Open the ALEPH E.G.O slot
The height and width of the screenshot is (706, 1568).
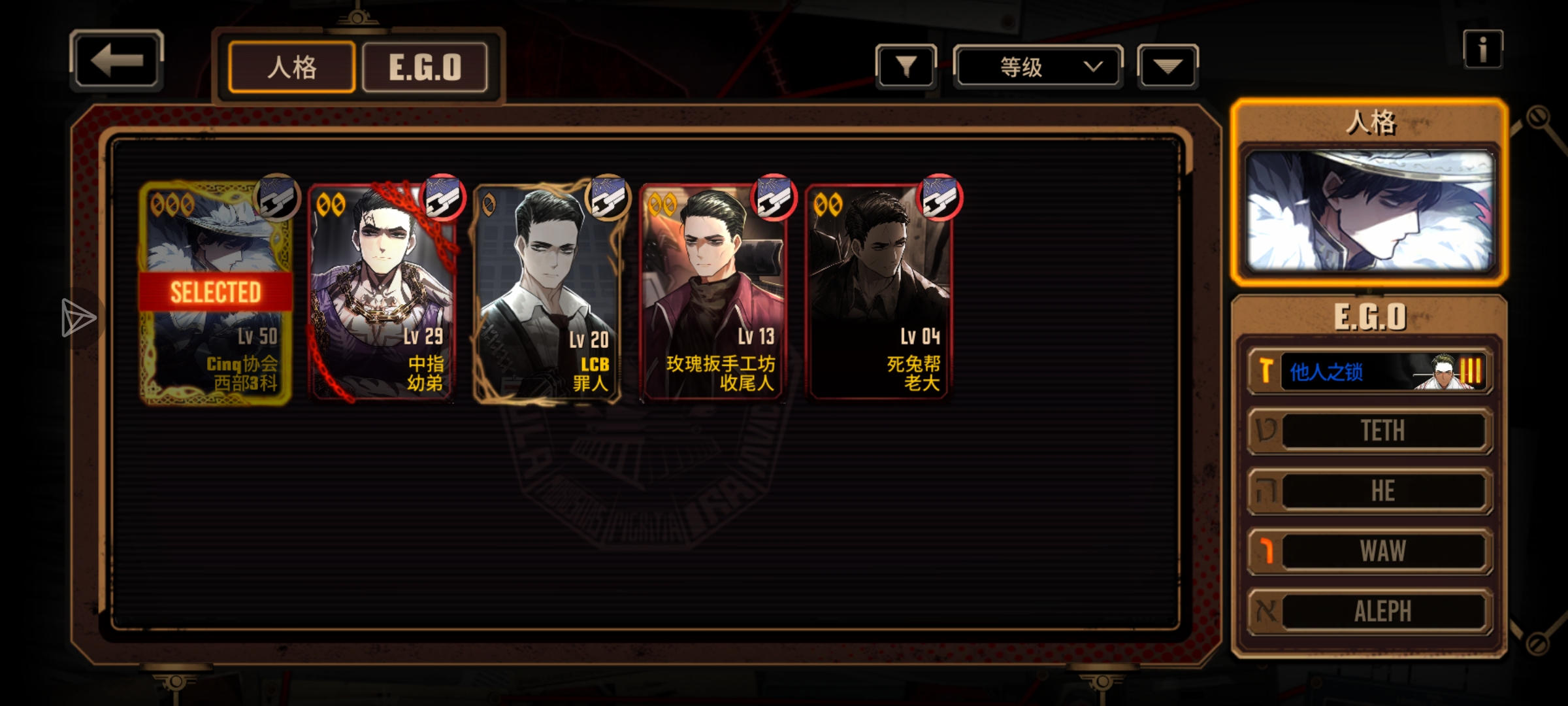pyautogui.click(x=1371, y=611)
